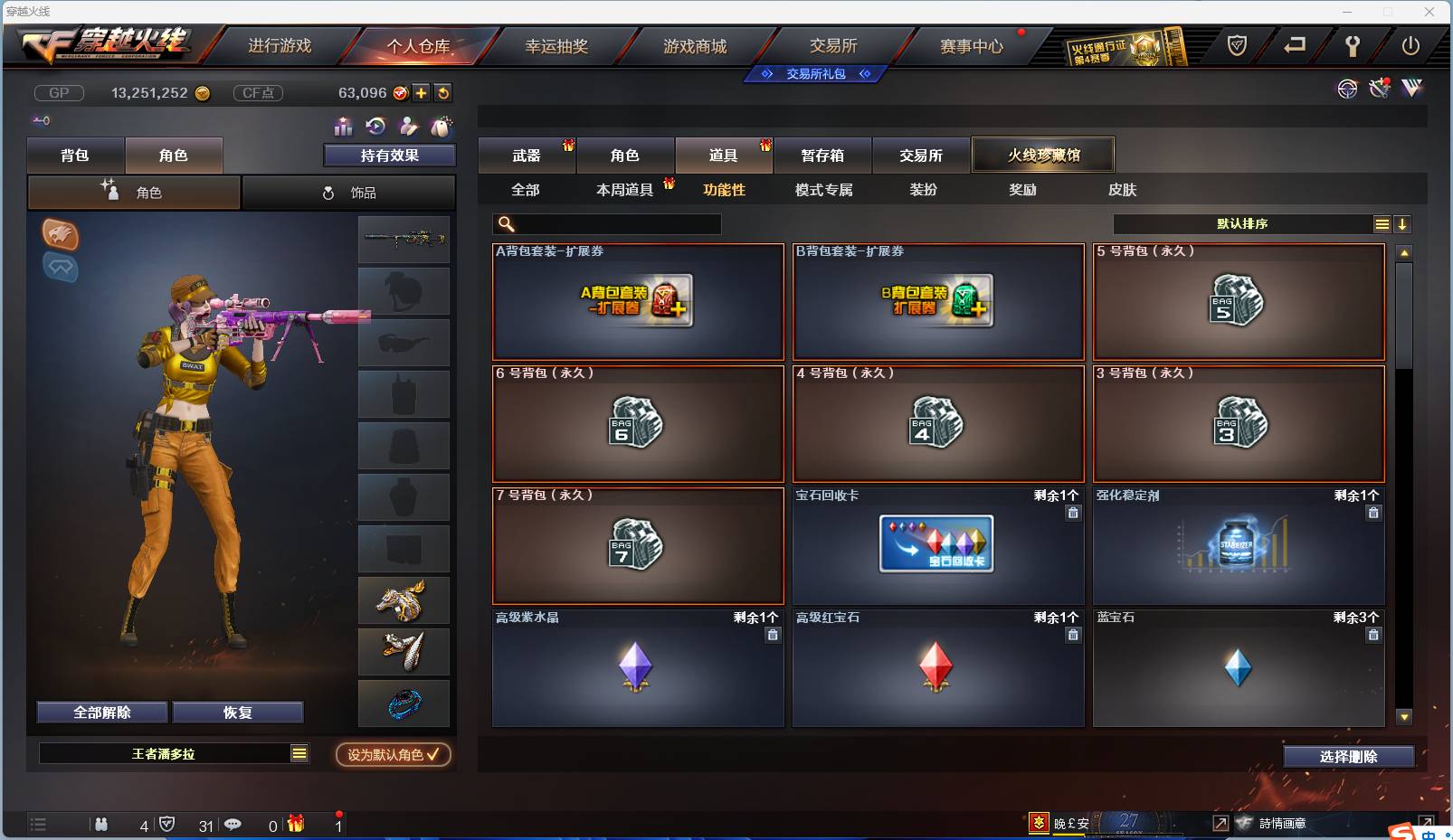Open the character info person icon
This screenshot has width=1453, height=840.
point(408,127)
